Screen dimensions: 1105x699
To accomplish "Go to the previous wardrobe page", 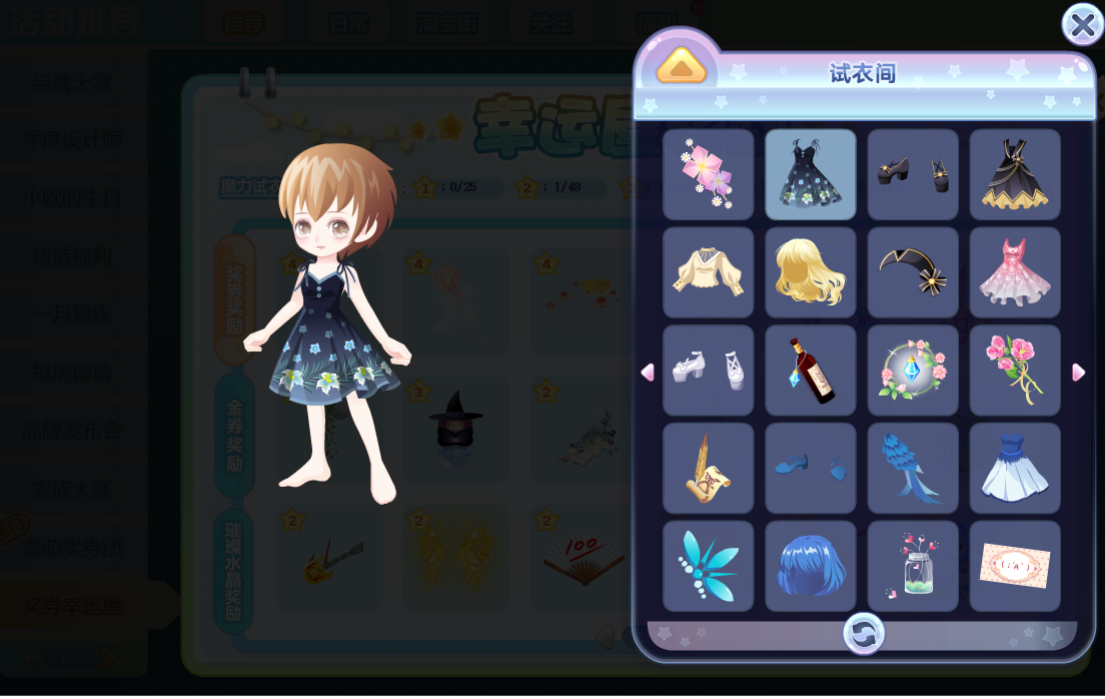I will click(647, 372).
